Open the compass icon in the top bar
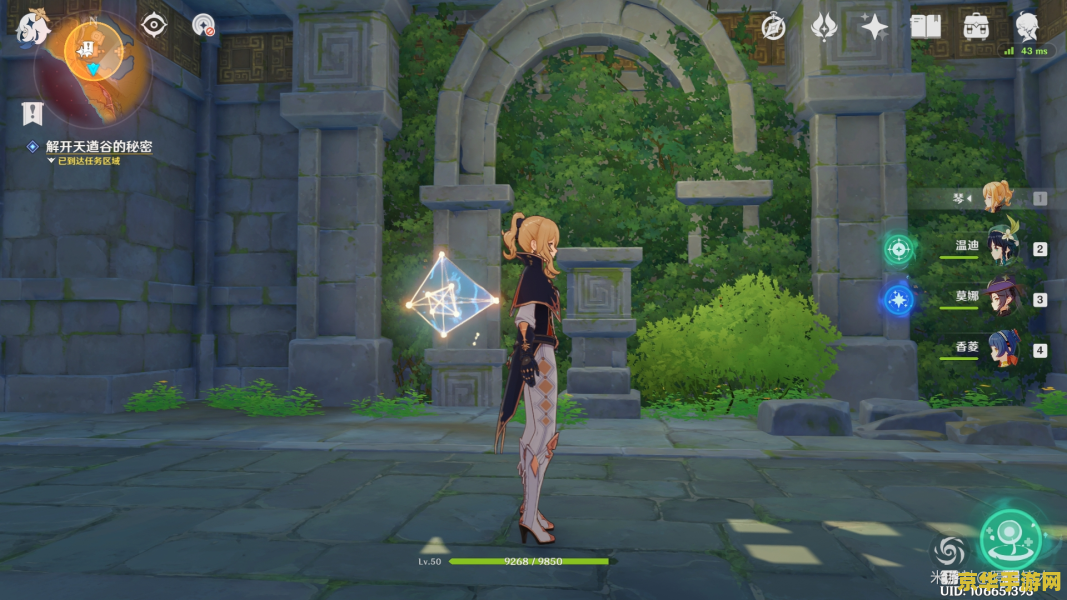 (773, 27)
